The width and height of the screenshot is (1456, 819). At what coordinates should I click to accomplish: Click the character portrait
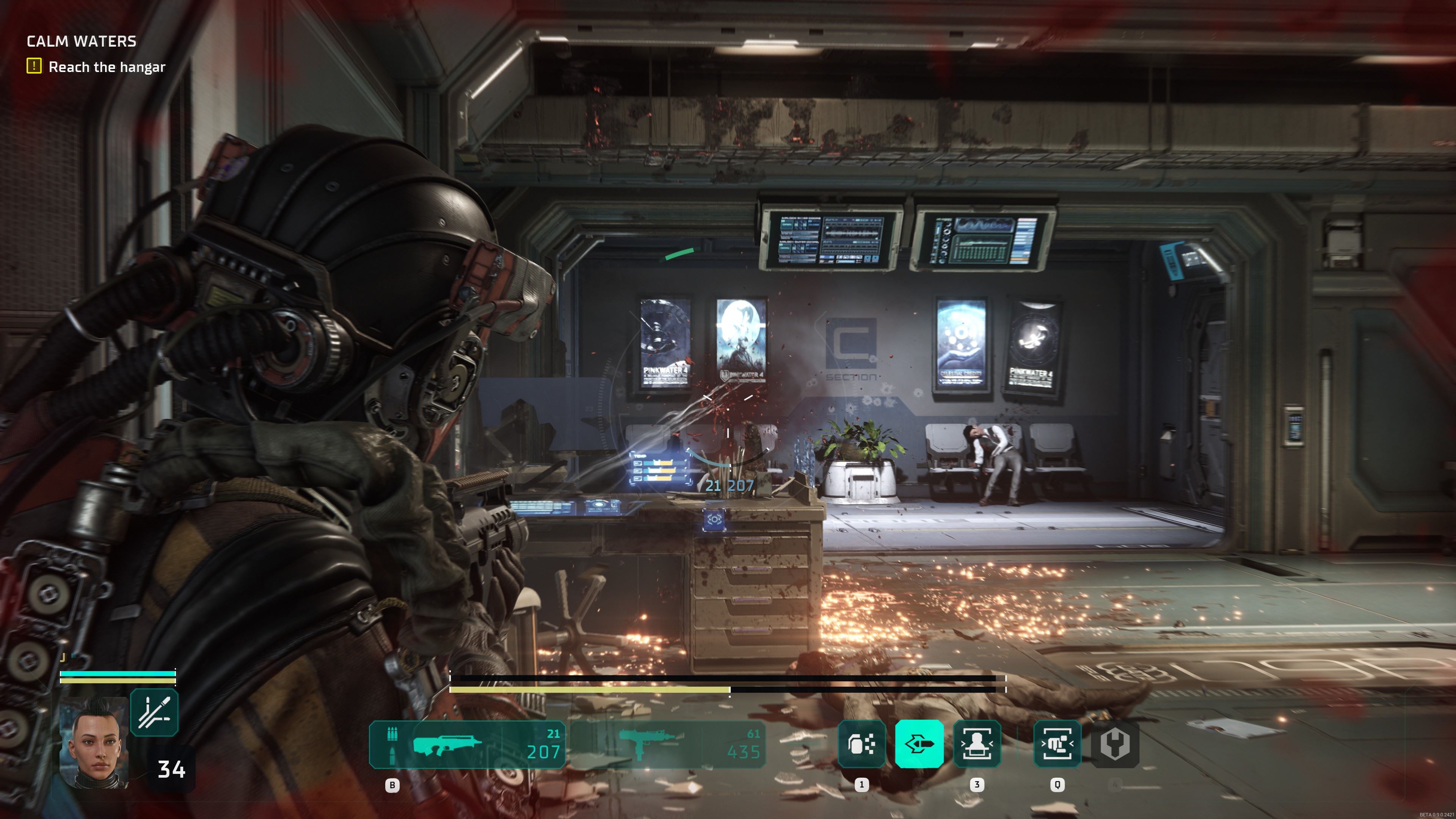[x=94, y=742]
